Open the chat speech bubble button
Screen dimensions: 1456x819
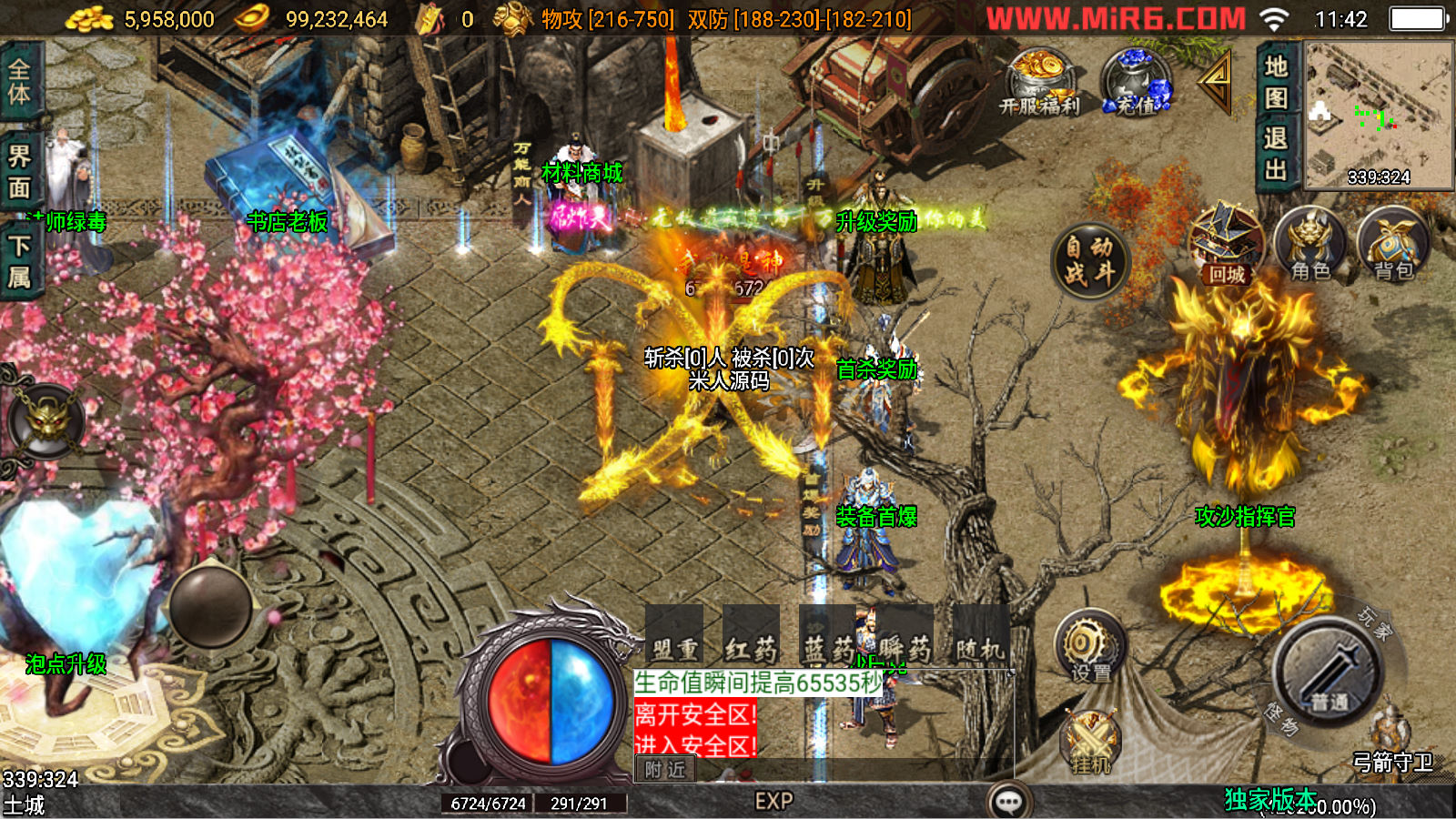[1008, 802]
